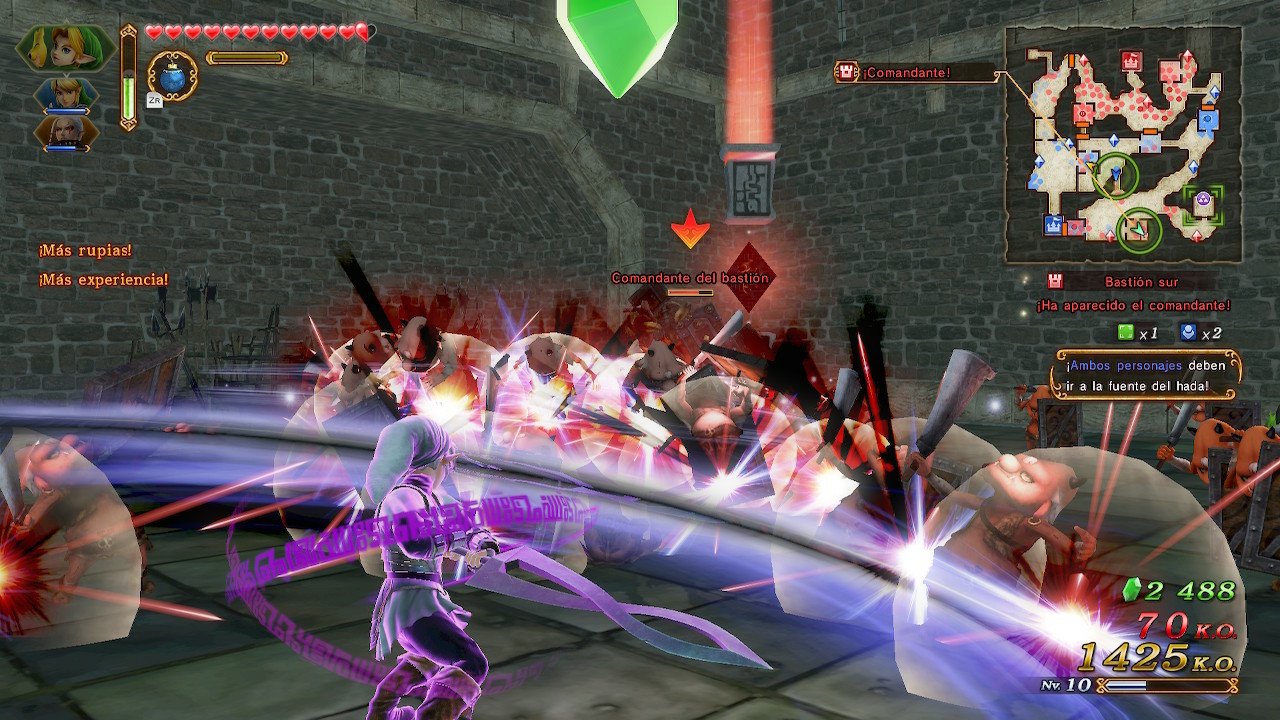
Task: Select the Bastión sur keep label
Action: coord(1142,282)
